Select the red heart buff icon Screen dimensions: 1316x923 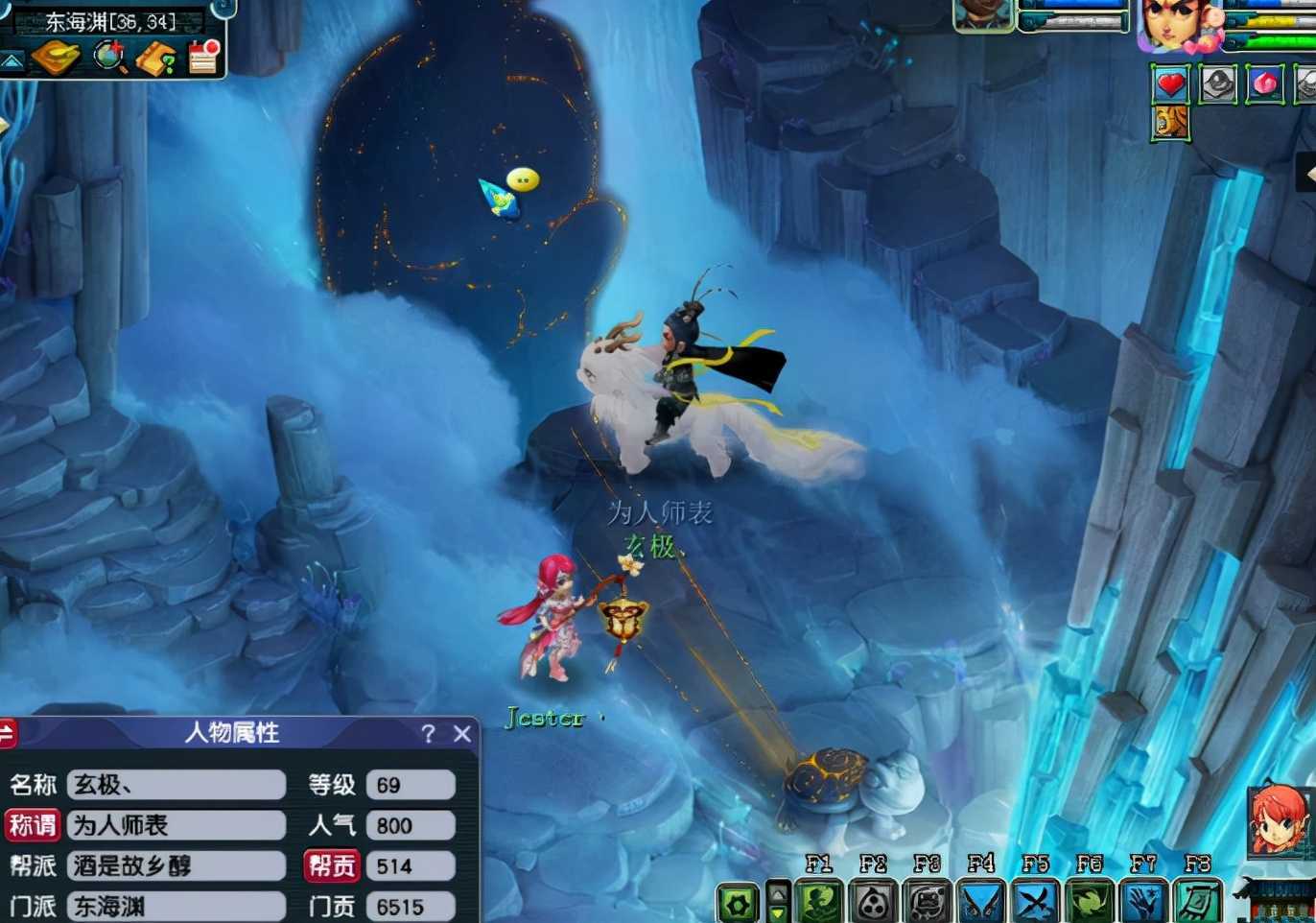1170,84
